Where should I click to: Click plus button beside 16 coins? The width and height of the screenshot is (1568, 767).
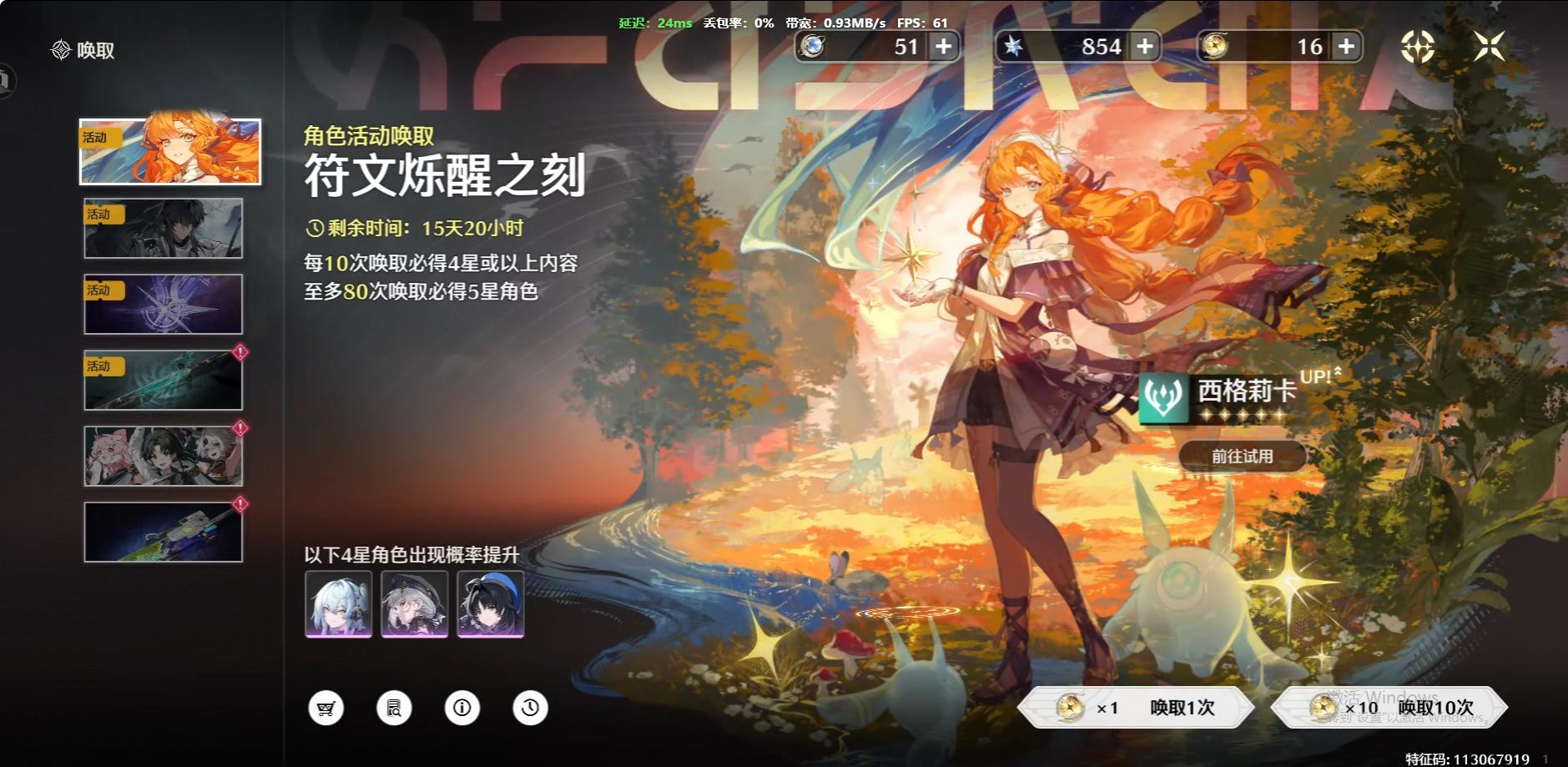[1345, 46]
